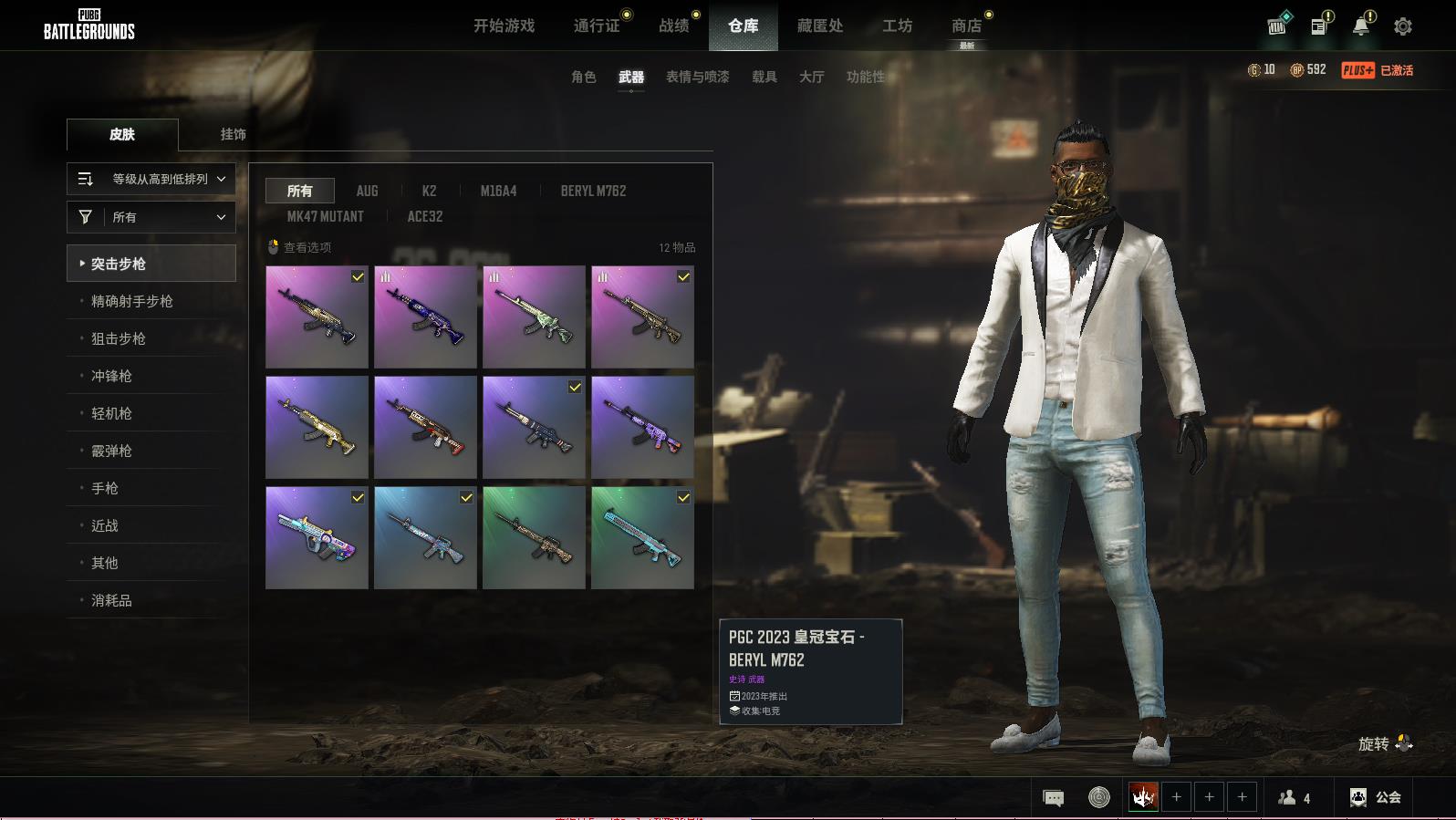The height and width of the screenshot is (820, 1456).
Task: Show the 手枪 pistol category
Action: pyautogui.click(x=105, y=488)
